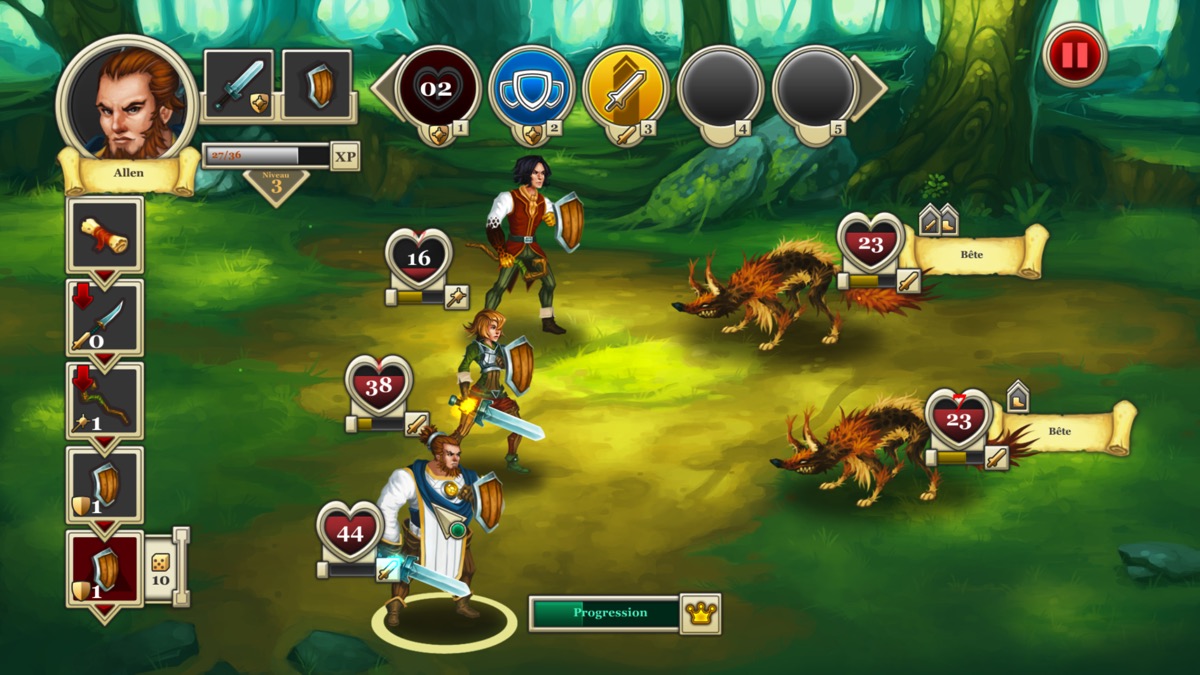This screenshot has height=675, width=1200.
Task: Select the equipped shield slot beside the sword
Action: point(317,84)
